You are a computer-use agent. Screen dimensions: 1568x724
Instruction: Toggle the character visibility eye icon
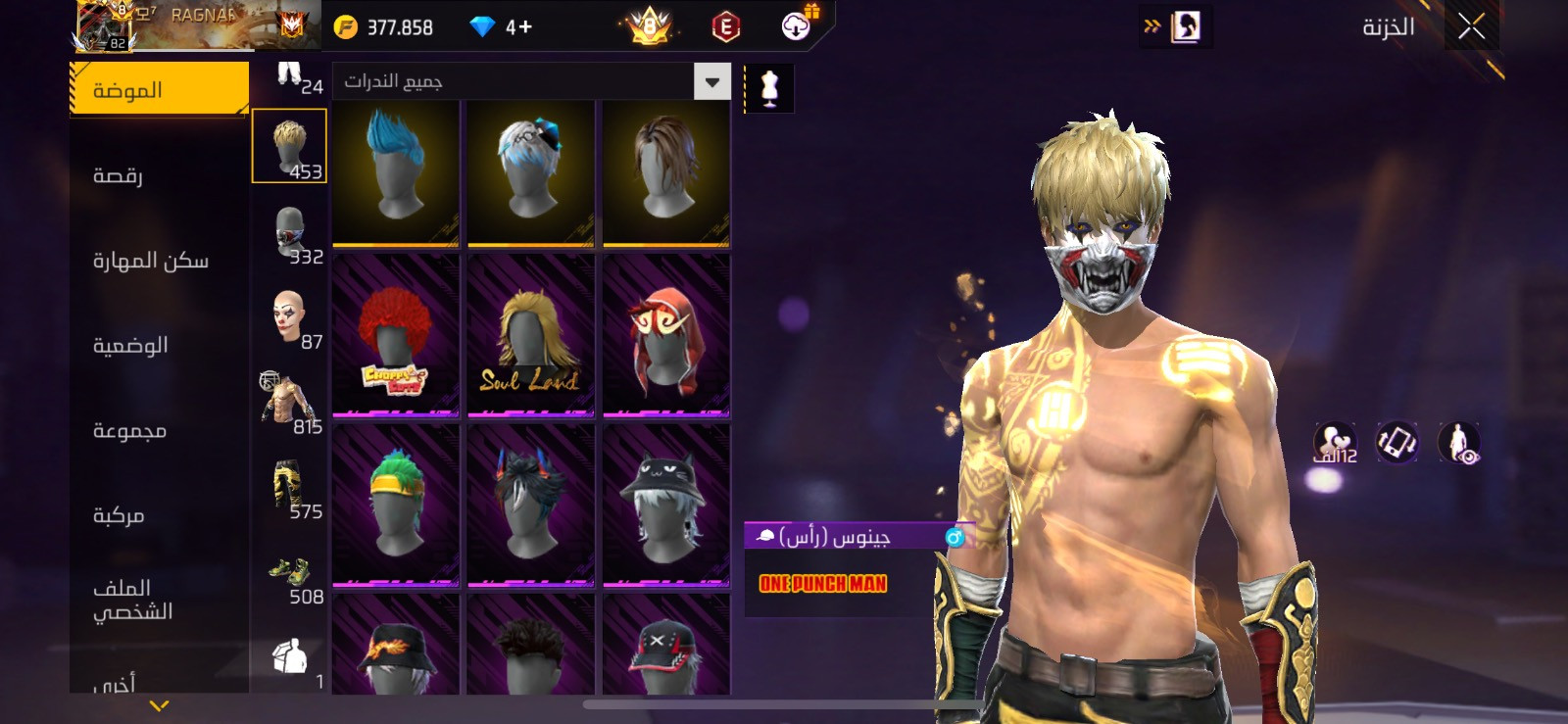tap(1459, 442)
